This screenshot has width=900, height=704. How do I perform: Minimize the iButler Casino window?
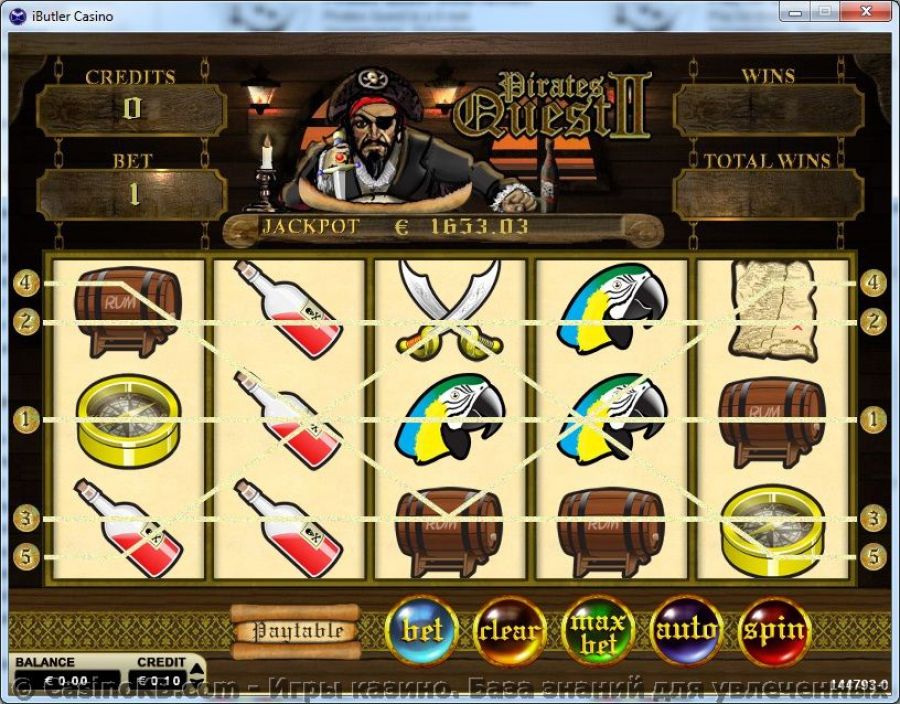tap(797, 10)
